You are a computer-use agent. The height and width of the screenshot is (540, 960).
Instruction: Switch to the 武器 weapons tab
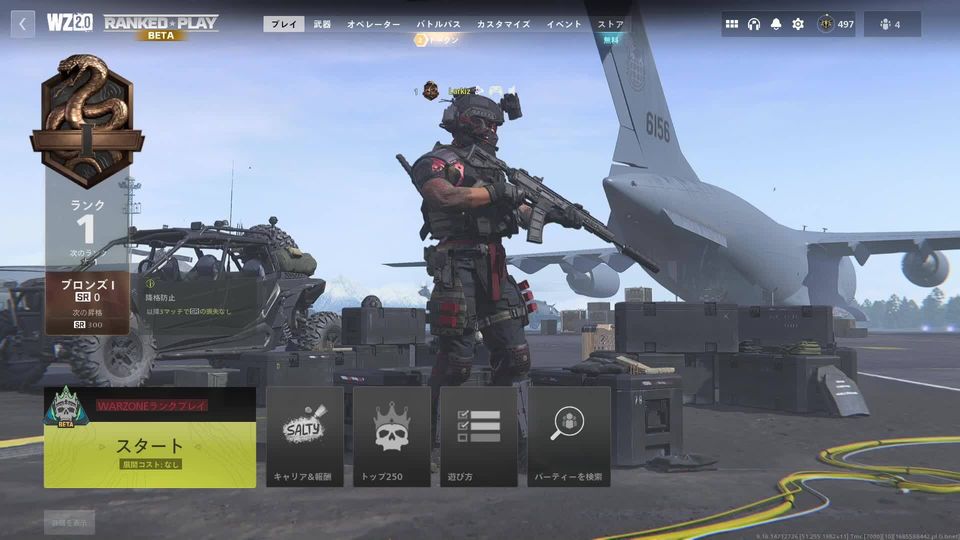pos(322,24)
